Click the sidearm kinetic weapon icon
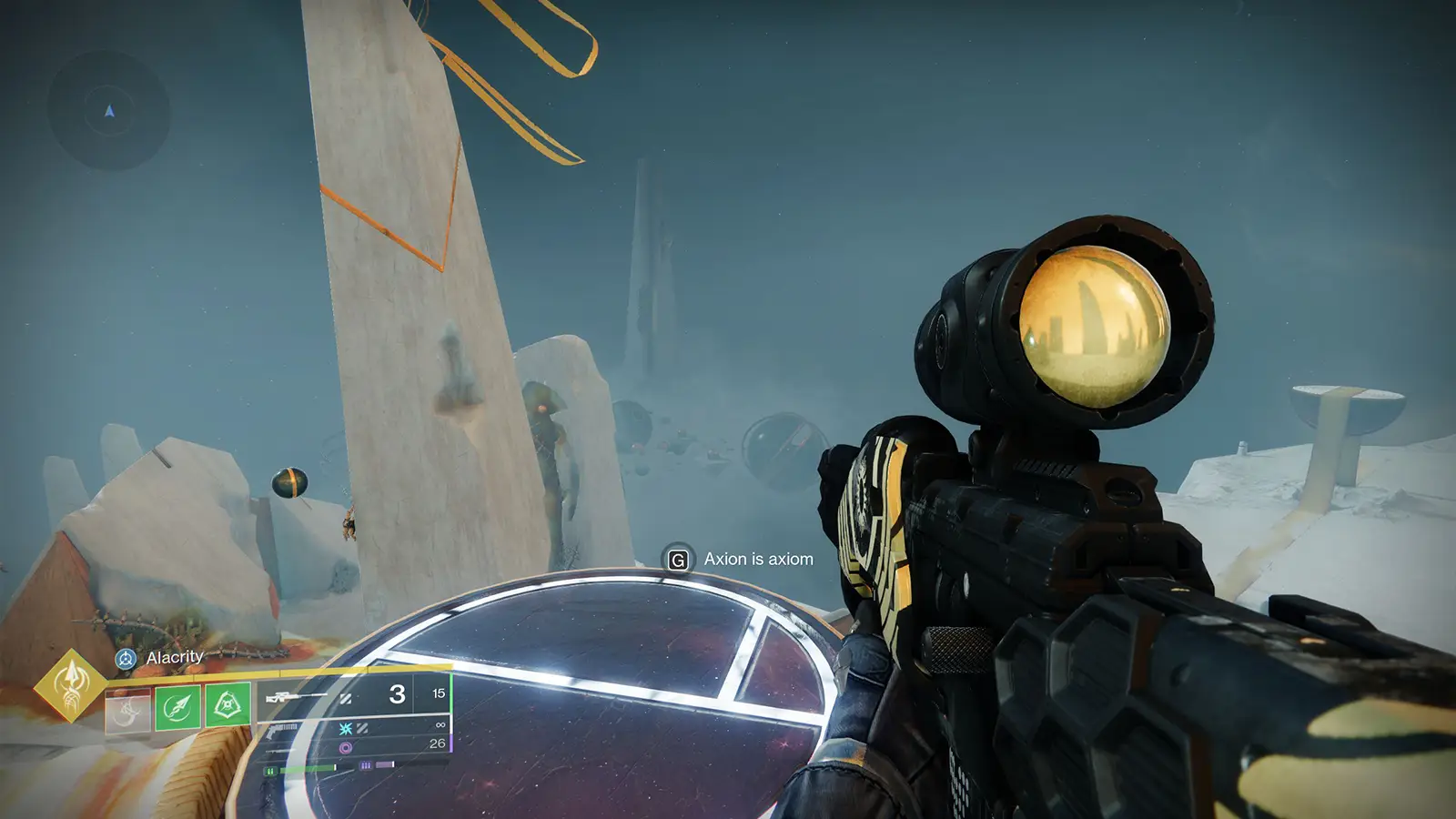 click(279, 730)
